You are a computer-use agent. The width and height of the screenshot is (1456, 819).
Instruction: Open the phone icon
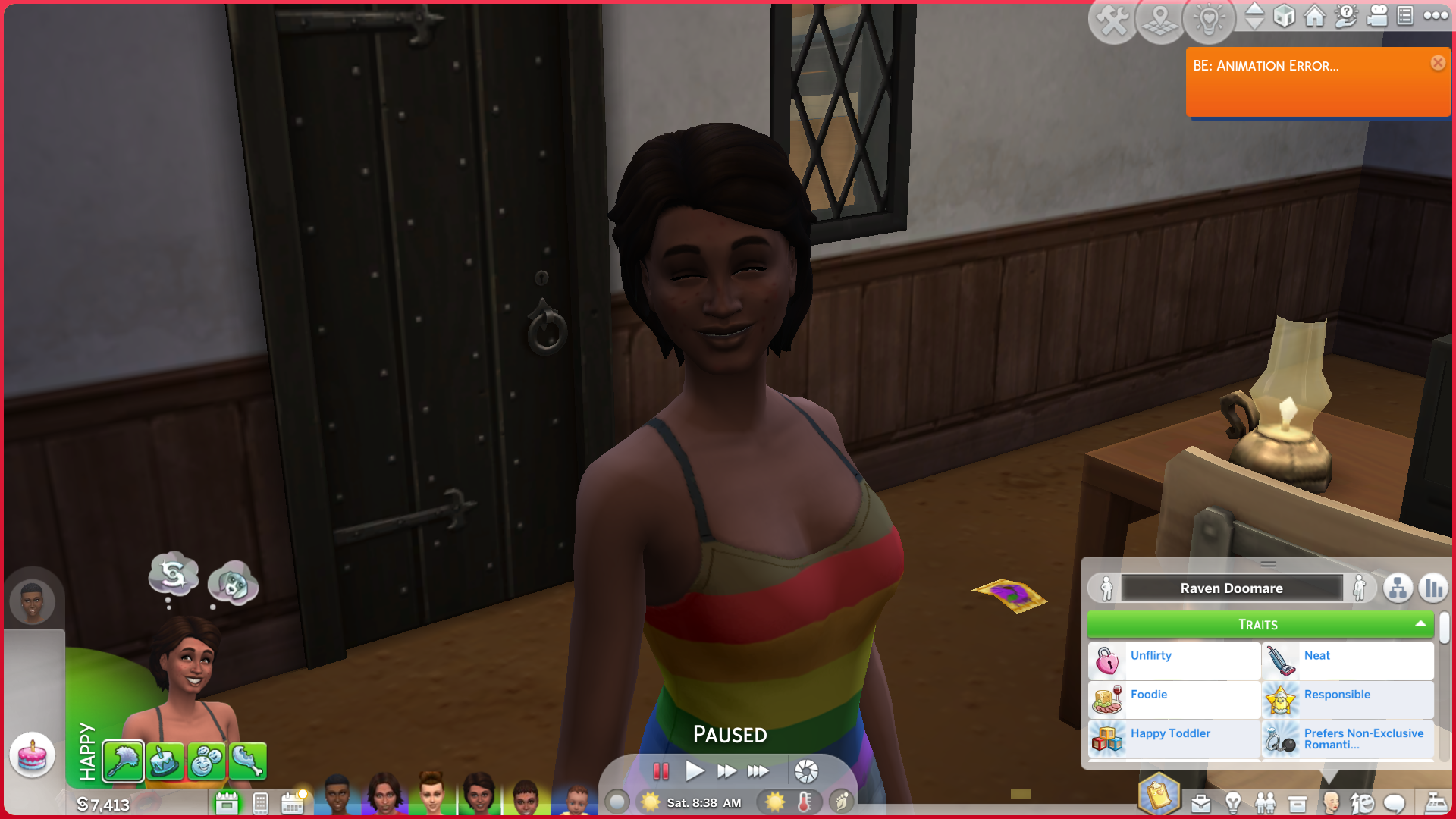[x=260, y=803]
